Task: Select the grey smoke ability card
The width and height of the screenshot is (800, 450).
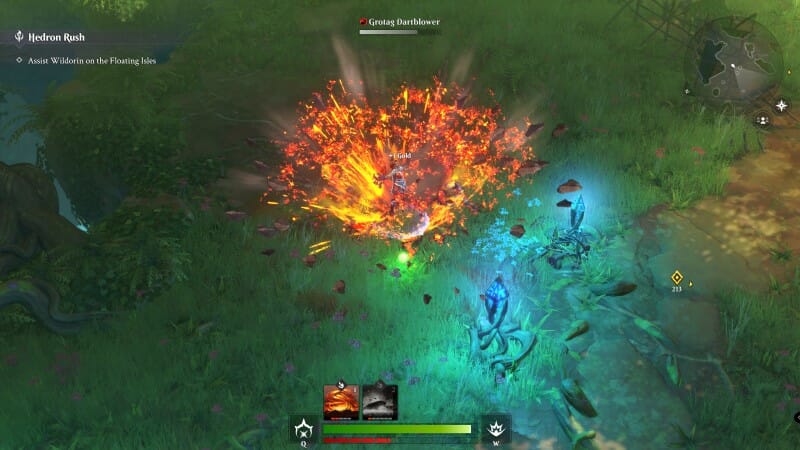Action: pyautogui.click(x=380, y=402)
